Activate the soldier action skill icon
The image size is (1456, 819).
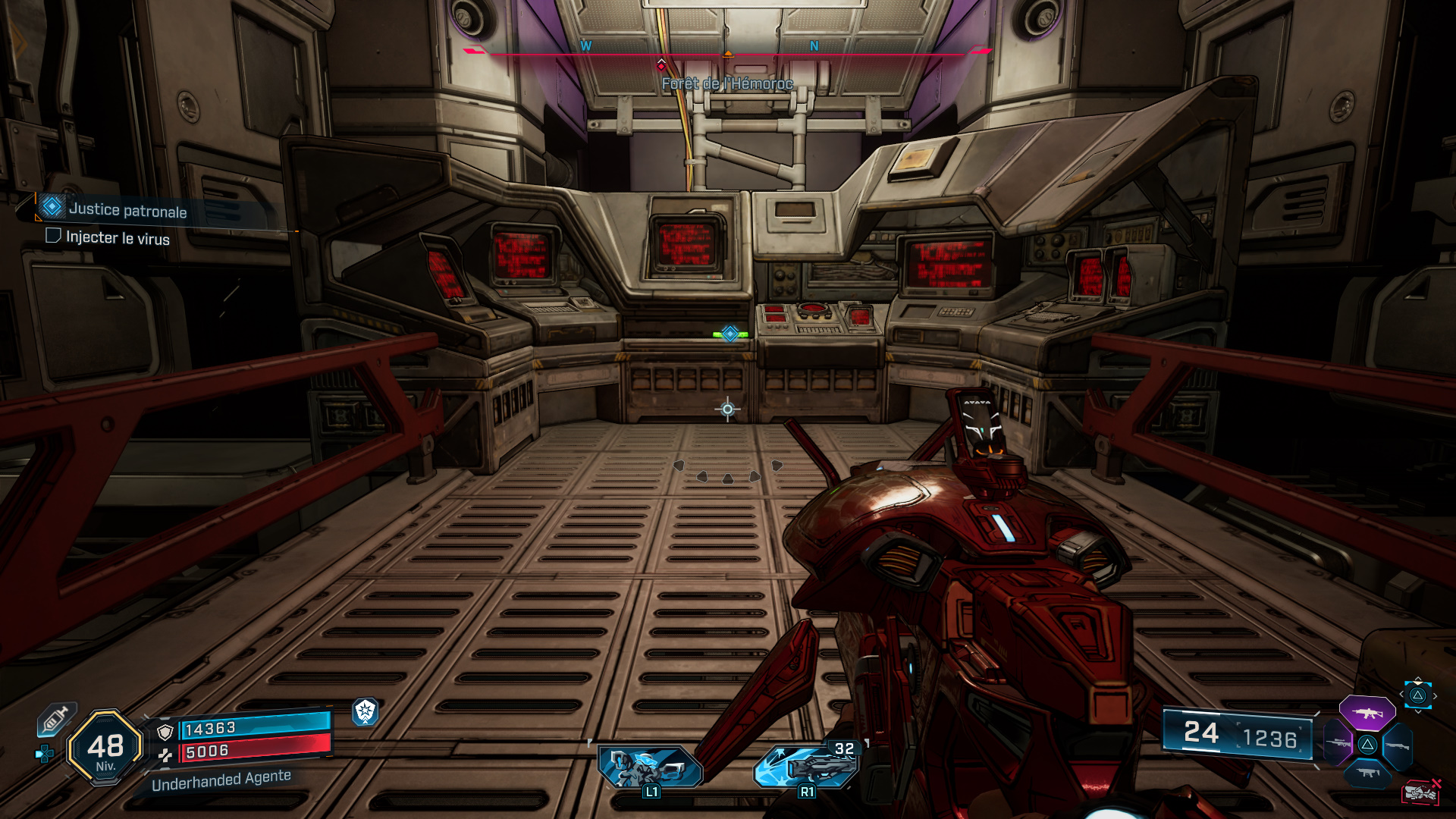click(651, 767)
